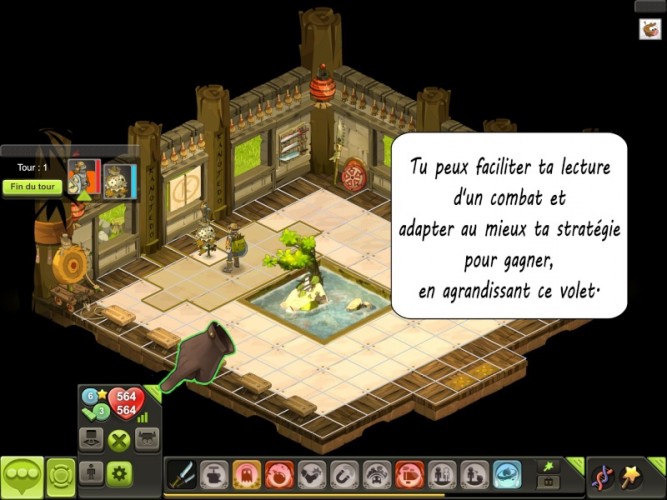Open the gear settings button

pyautogui.click(x=120, y=474)
